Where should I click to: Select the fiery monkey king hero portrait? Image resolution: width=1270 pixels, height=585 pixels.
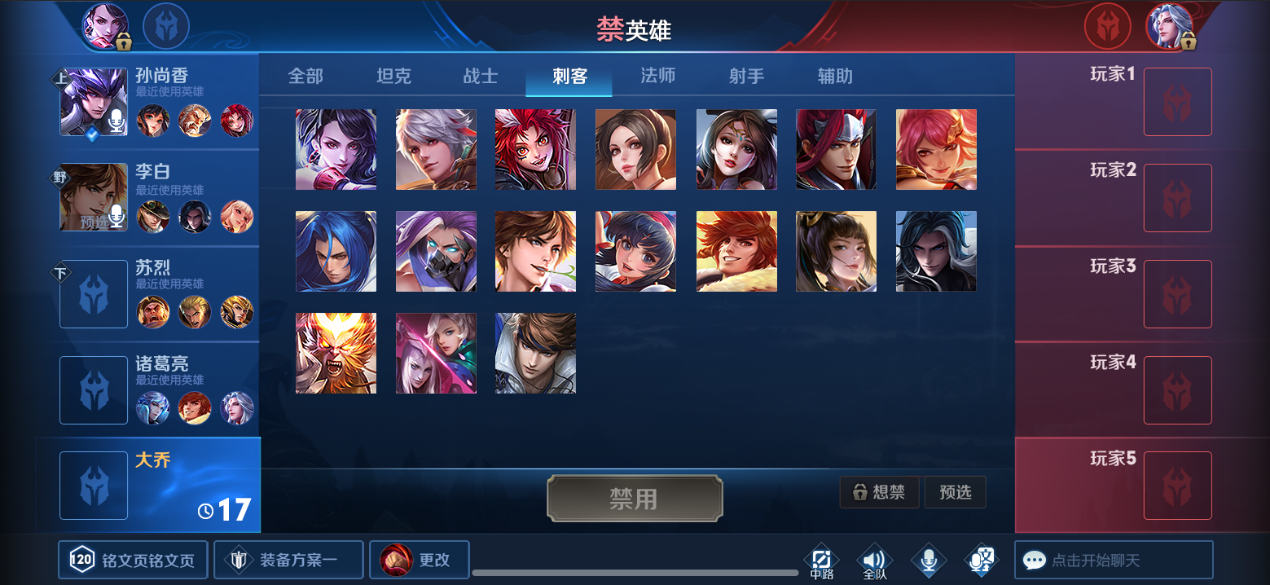[x=336, y=353]
